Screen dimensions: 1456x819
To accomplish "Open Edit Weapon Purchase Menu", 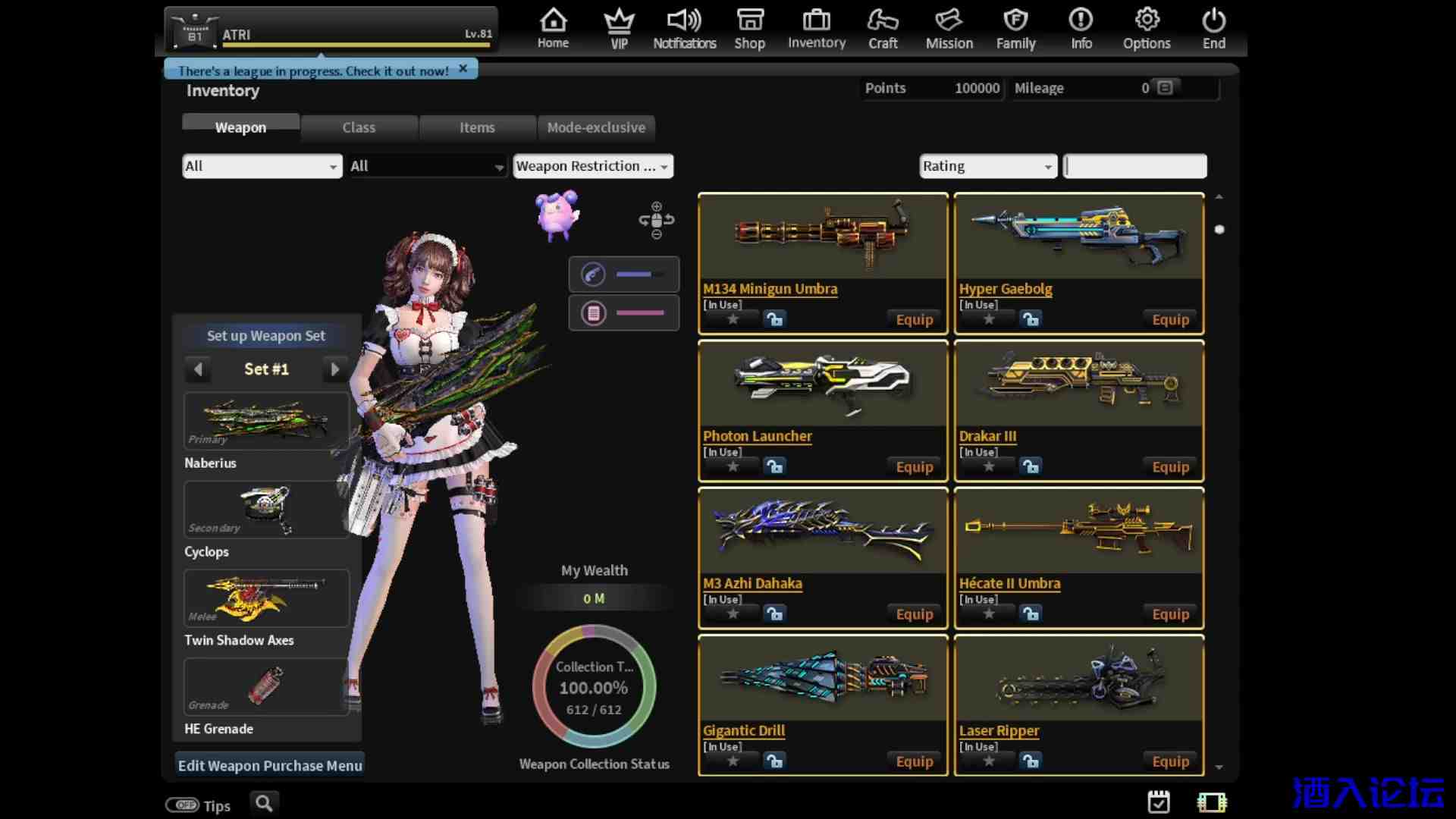I will point(270,765).
